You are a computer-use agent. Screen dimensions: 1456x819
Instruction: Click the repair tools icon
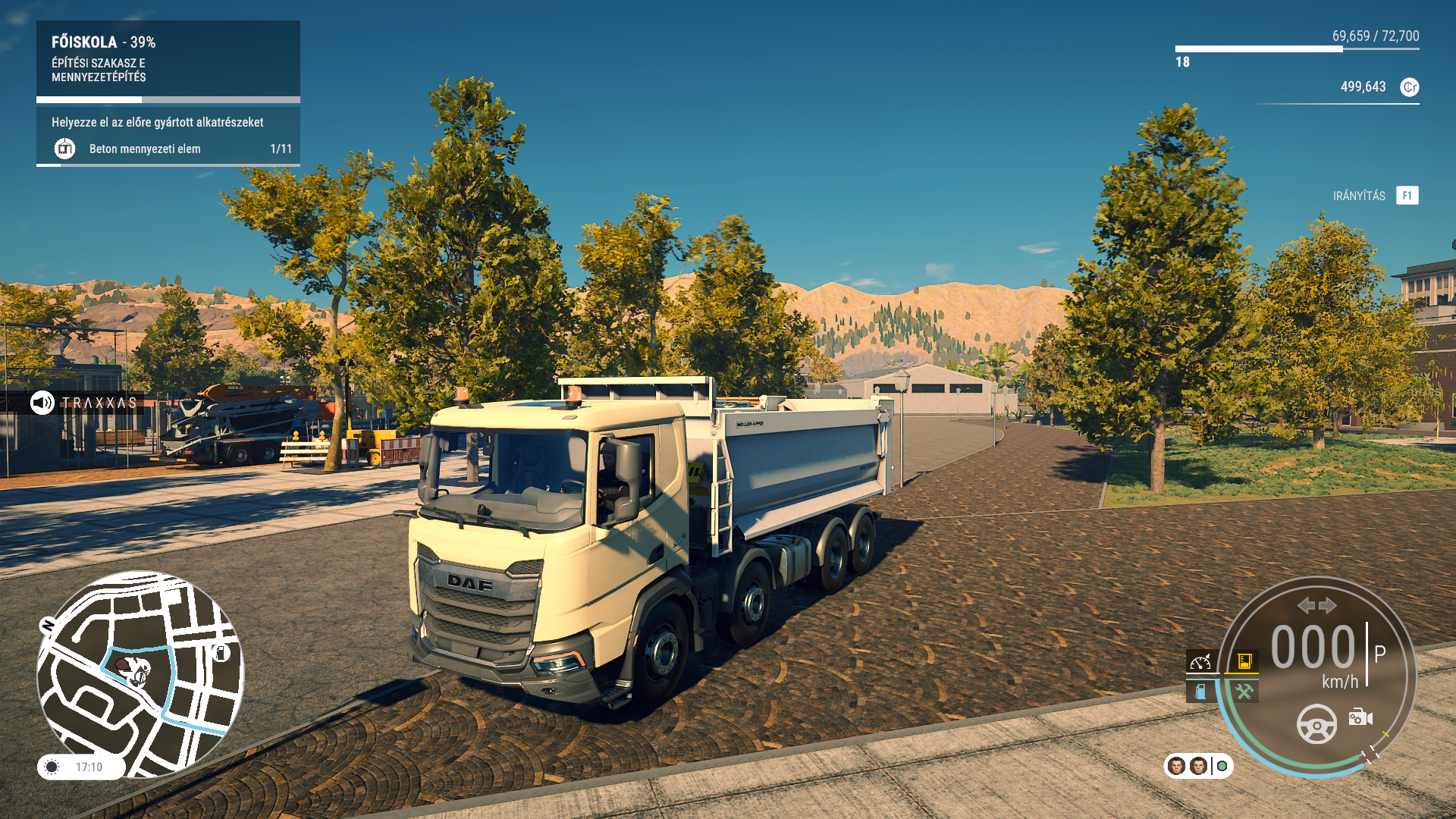[x=1244, y=692]
